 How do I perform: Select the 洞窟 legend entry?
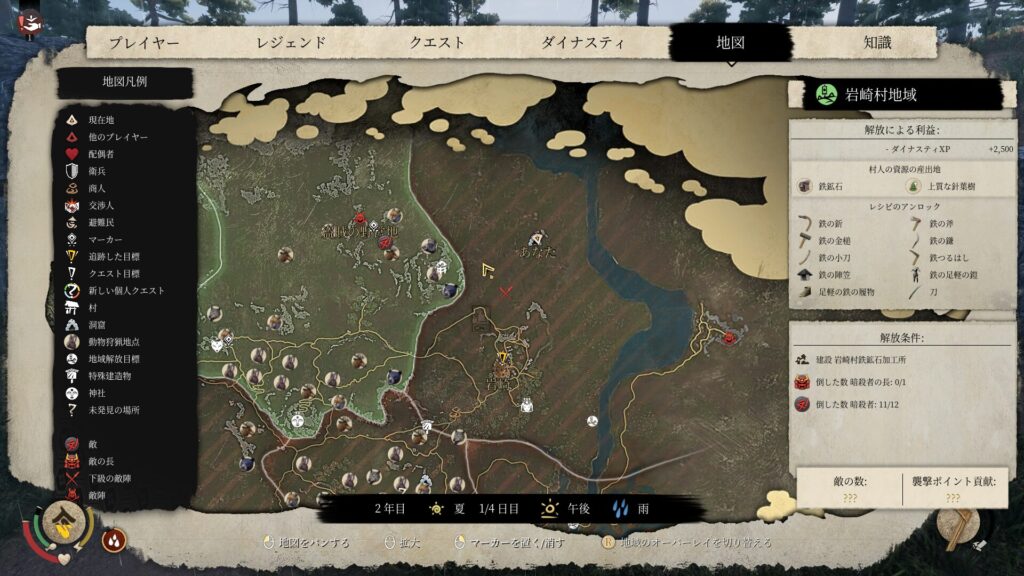tap(97, 325)
